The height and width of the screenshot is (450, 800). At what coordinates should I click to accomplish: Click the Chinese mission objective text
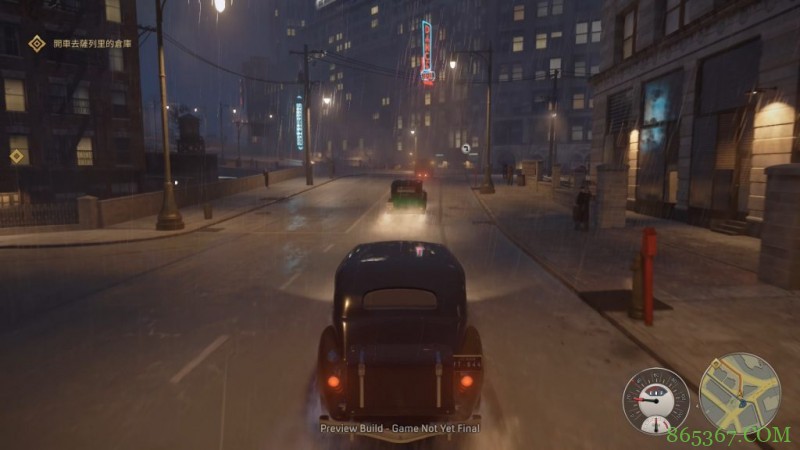(x=93, y=43)
